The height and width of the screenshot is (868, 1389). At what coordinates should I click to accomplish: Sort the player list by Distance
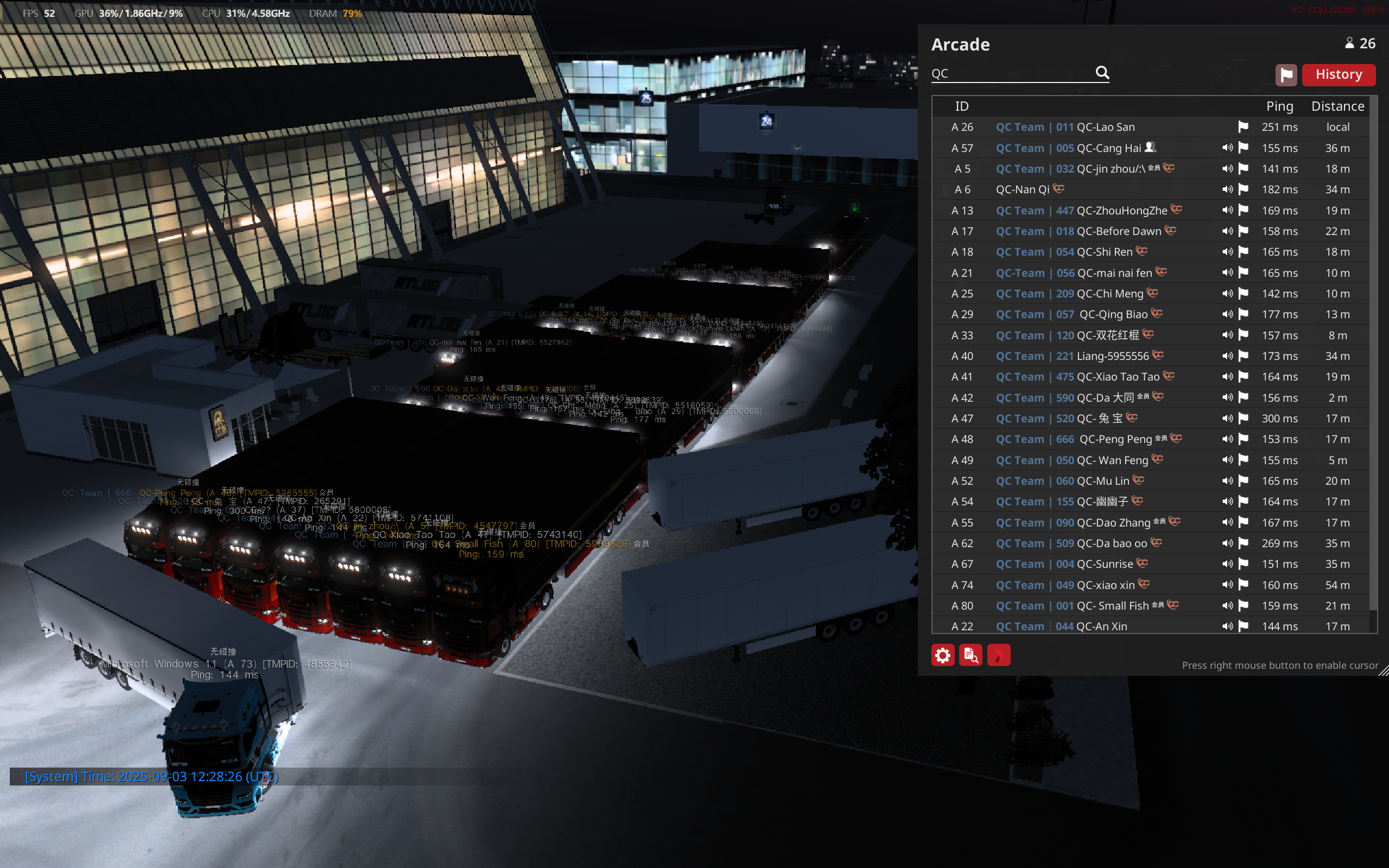pos(1337,106)
